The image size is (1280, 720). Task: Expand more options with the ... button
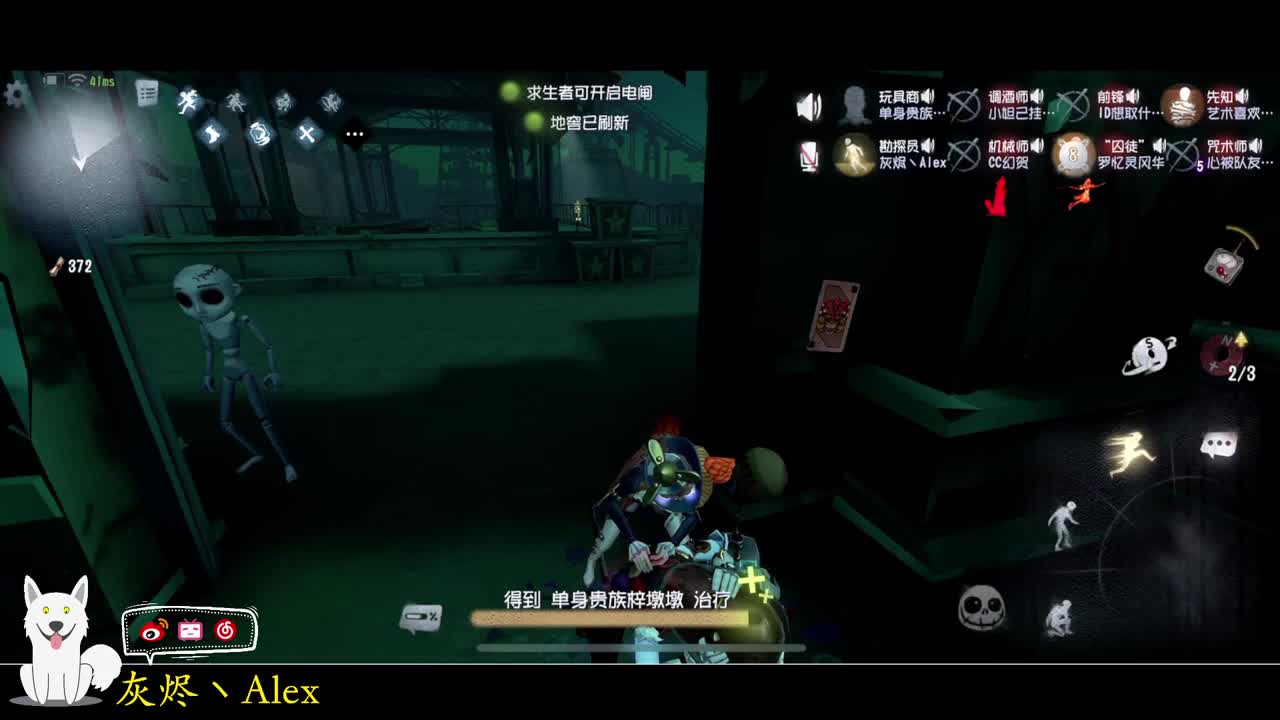[x=353, y=133]
